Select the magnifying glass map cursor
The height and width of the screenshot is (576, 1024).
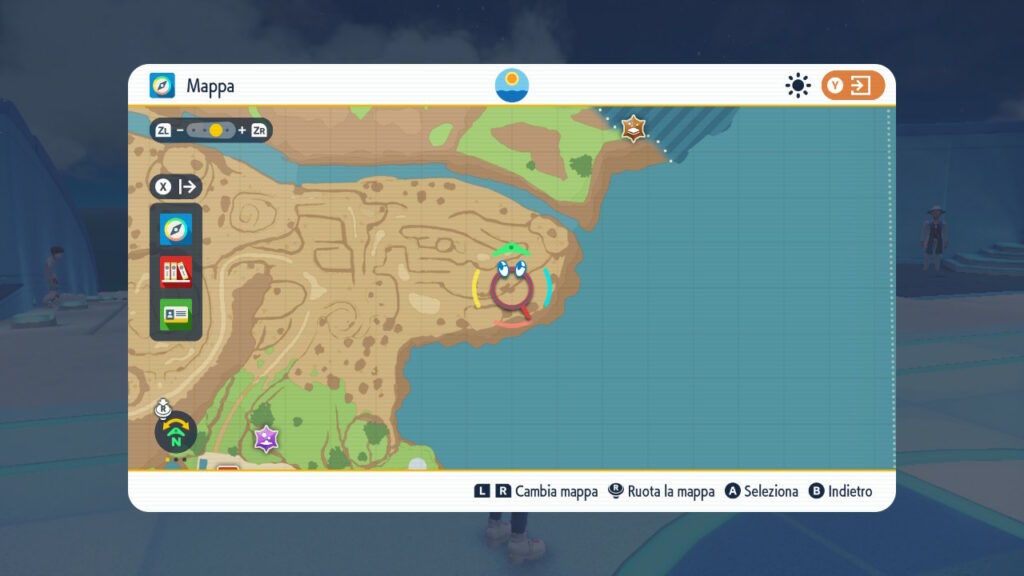511,290
